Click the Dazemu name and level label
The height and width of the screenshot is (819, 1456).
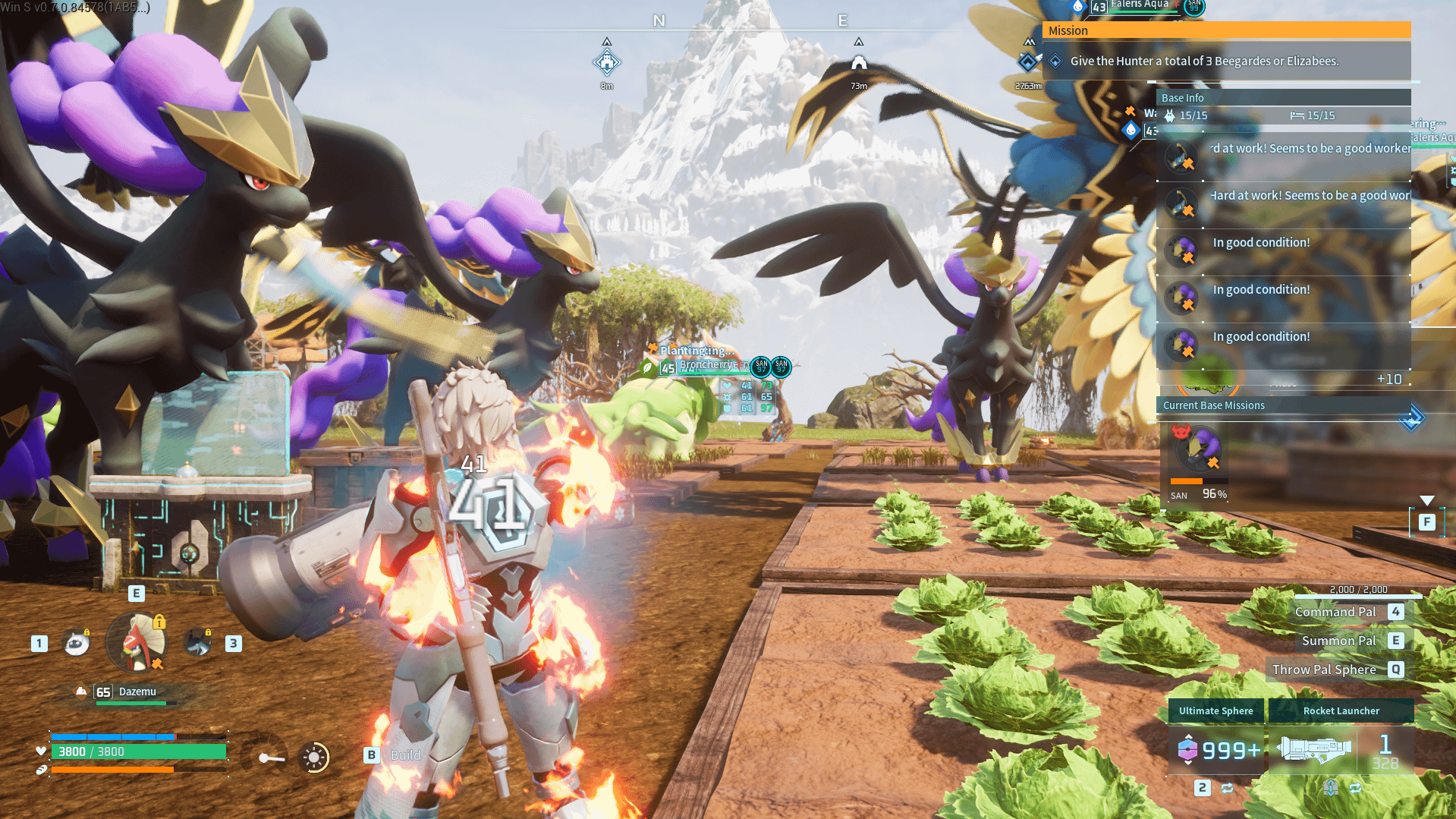coord(127,691)
